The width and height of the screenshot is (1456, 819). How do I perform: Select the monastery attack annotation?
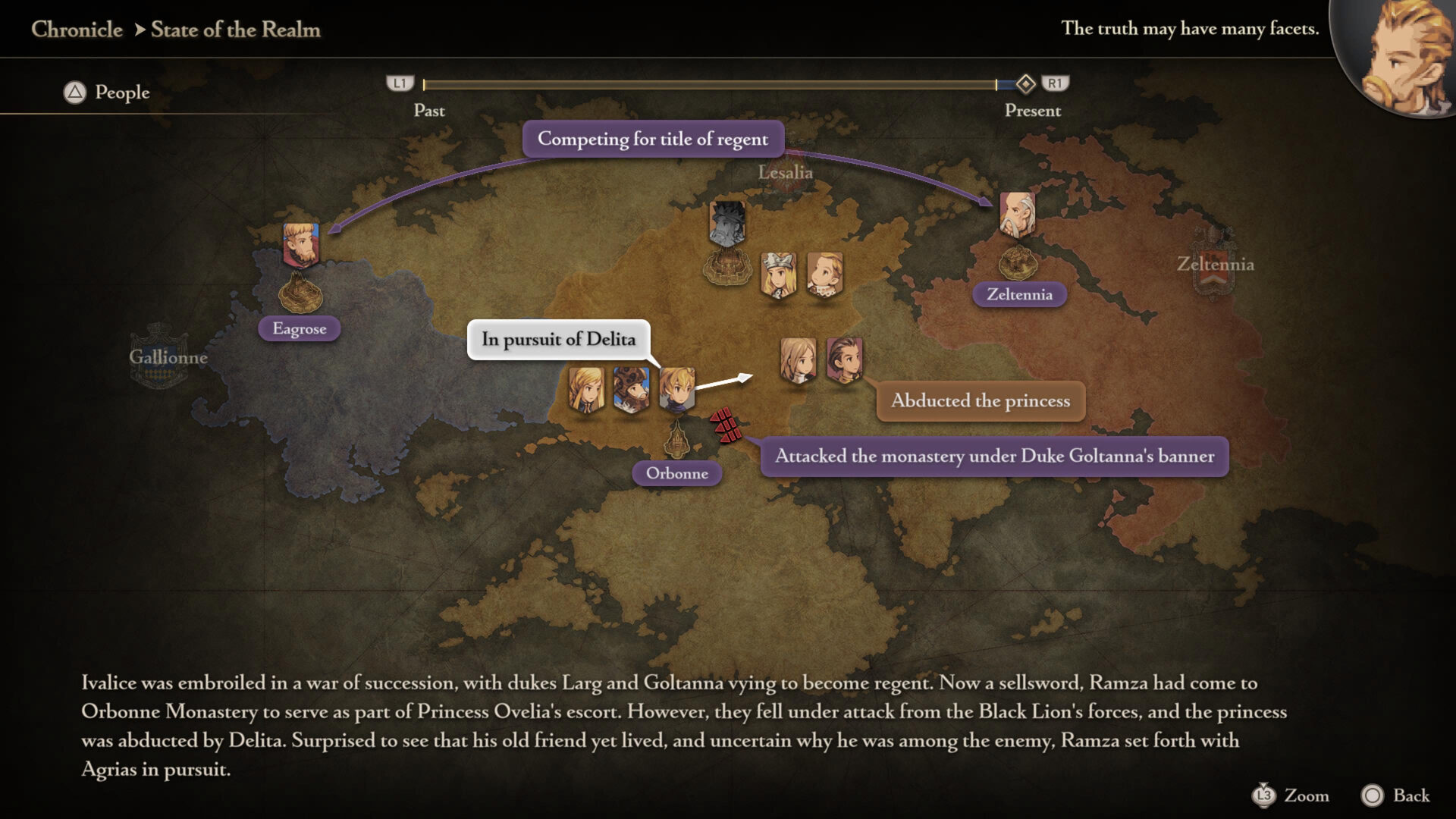coord(994,456)
